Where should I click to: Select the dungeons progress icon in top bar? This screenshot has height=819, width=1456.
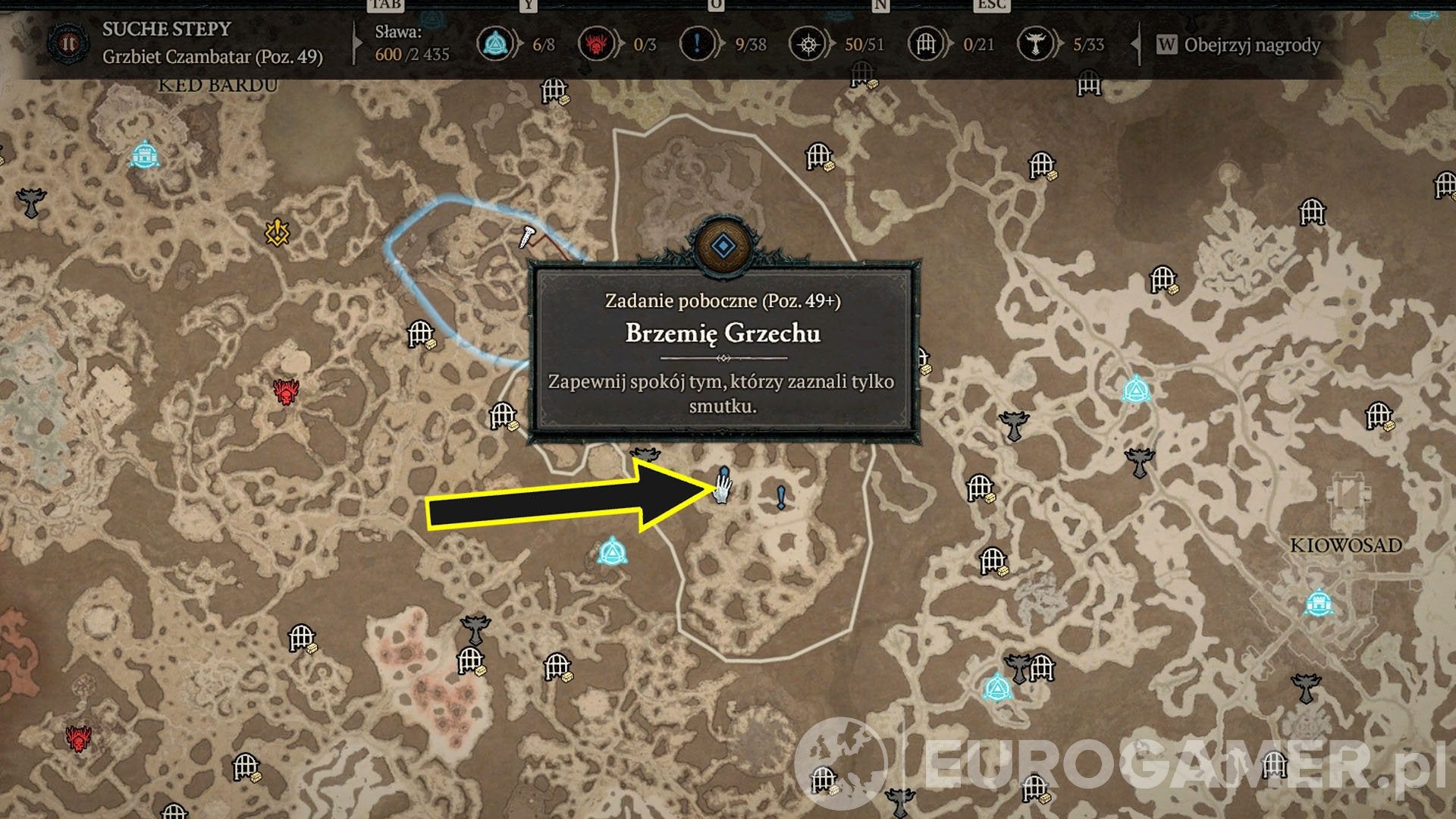click(926, 45)
